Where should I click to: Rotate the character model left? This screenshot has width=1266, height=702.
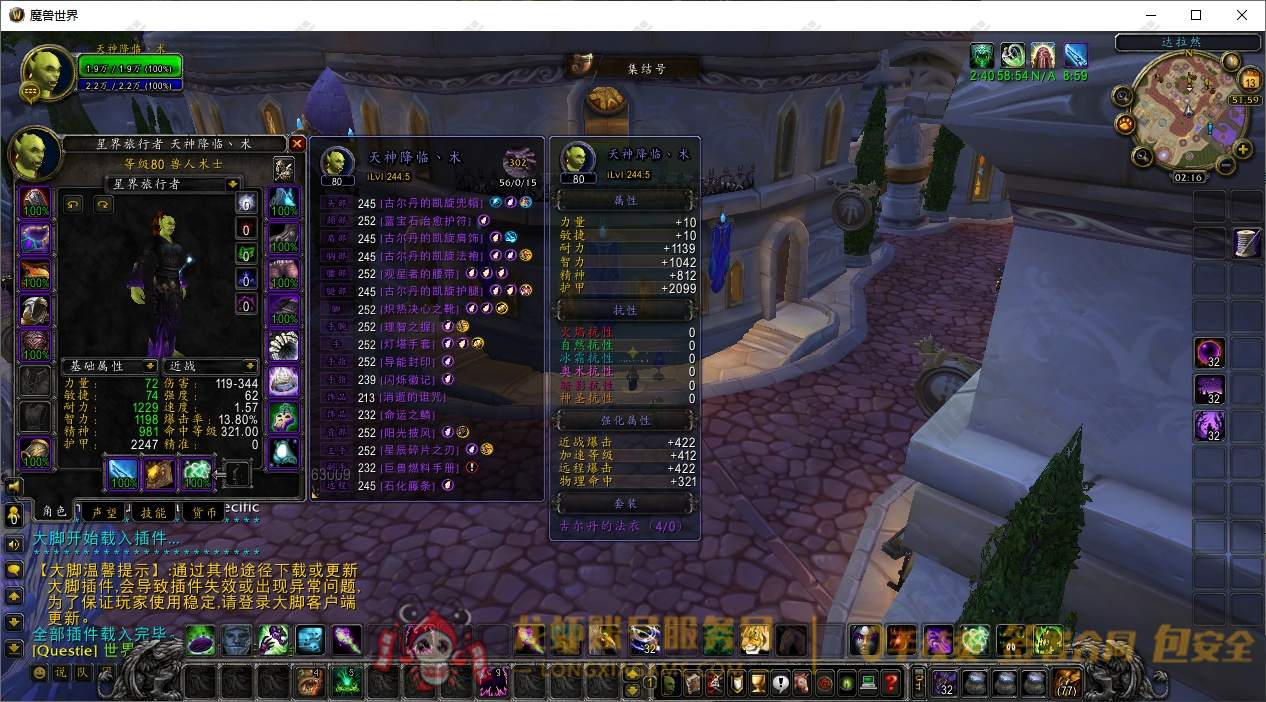(x=73, y=204)
